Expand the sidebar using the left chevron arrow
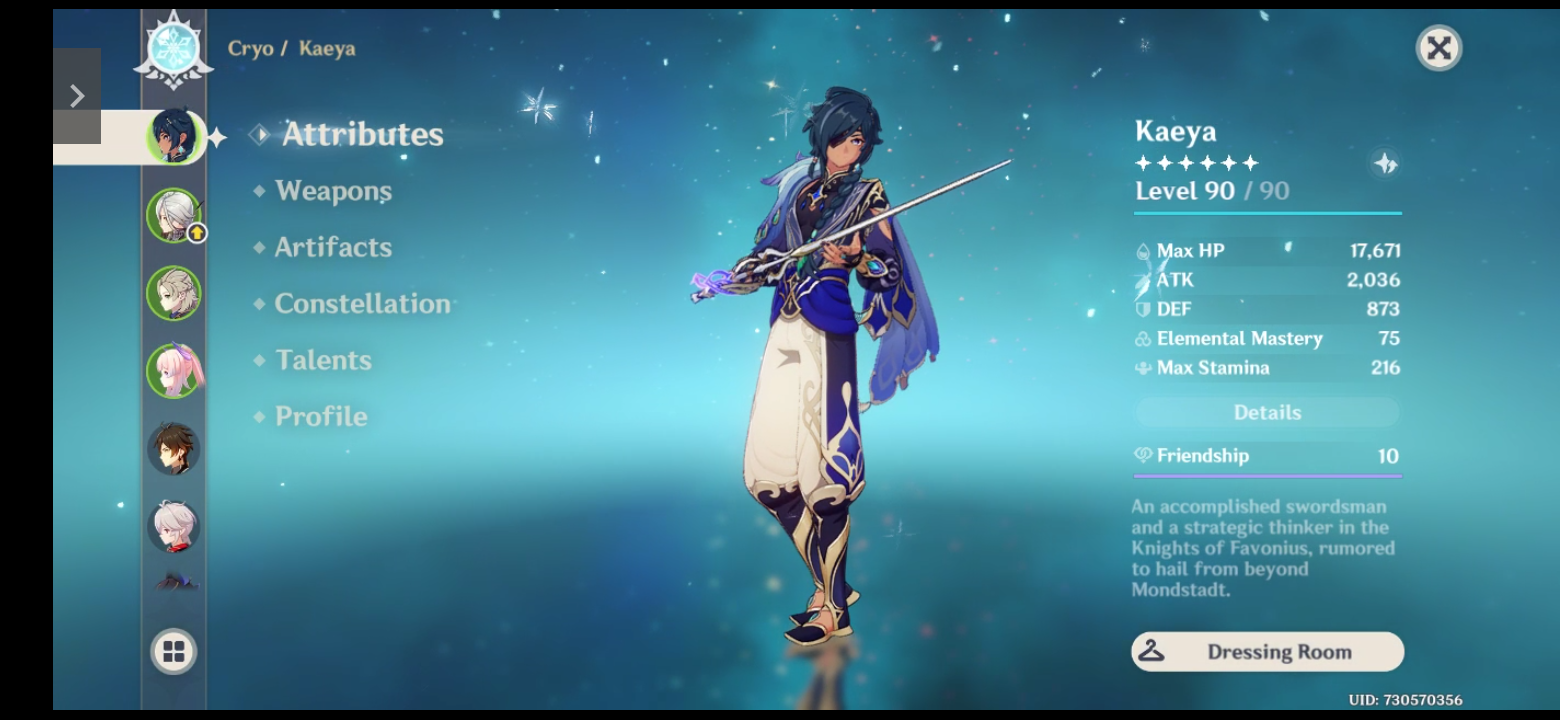Screen dimensions: 1560x720 click(x=77, y=93)
